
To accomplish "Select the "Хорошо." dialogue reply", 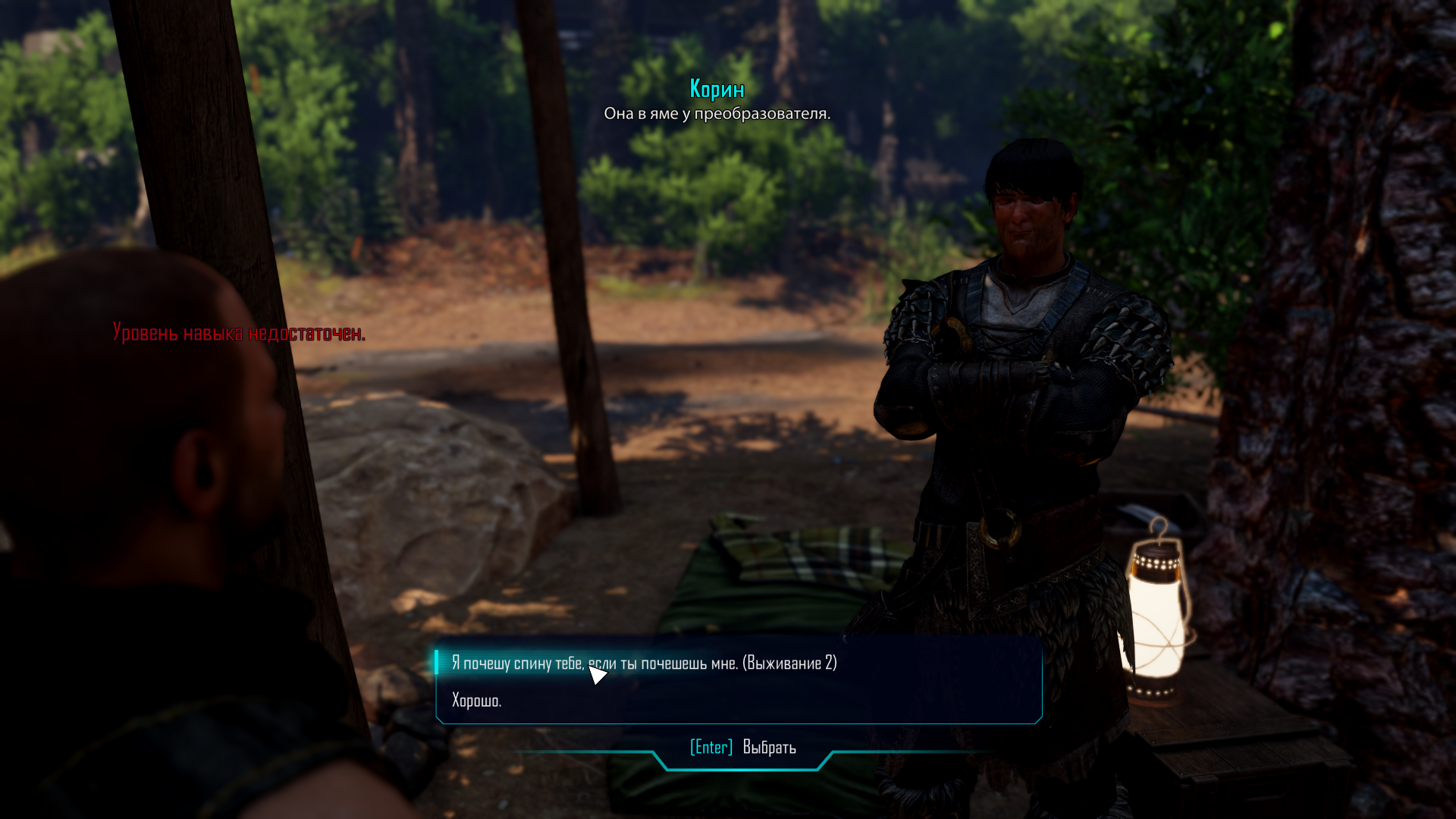I will (477, 701).
